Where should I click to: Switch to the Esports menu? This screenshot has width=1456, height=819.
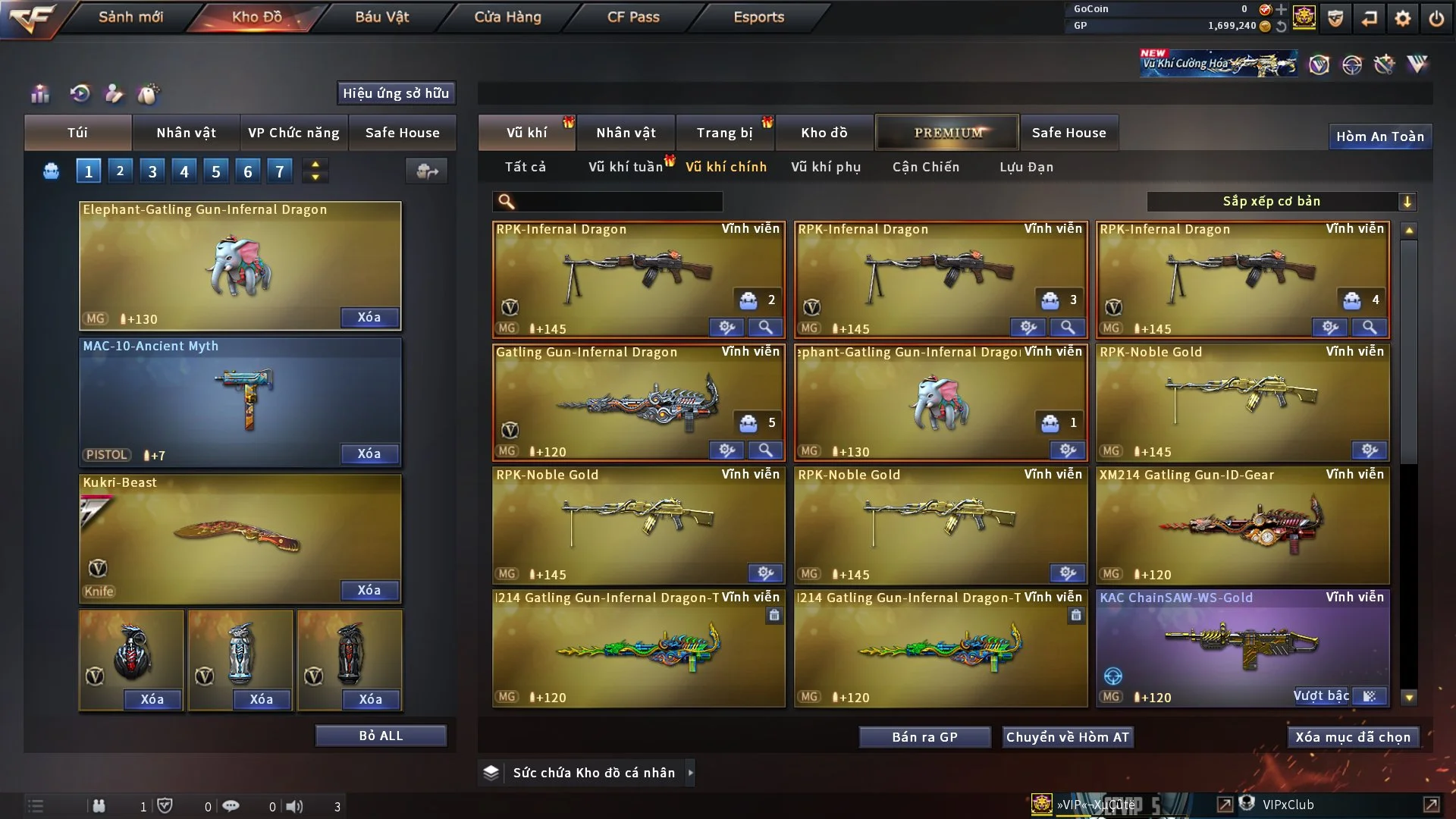[x=758, y=17]
